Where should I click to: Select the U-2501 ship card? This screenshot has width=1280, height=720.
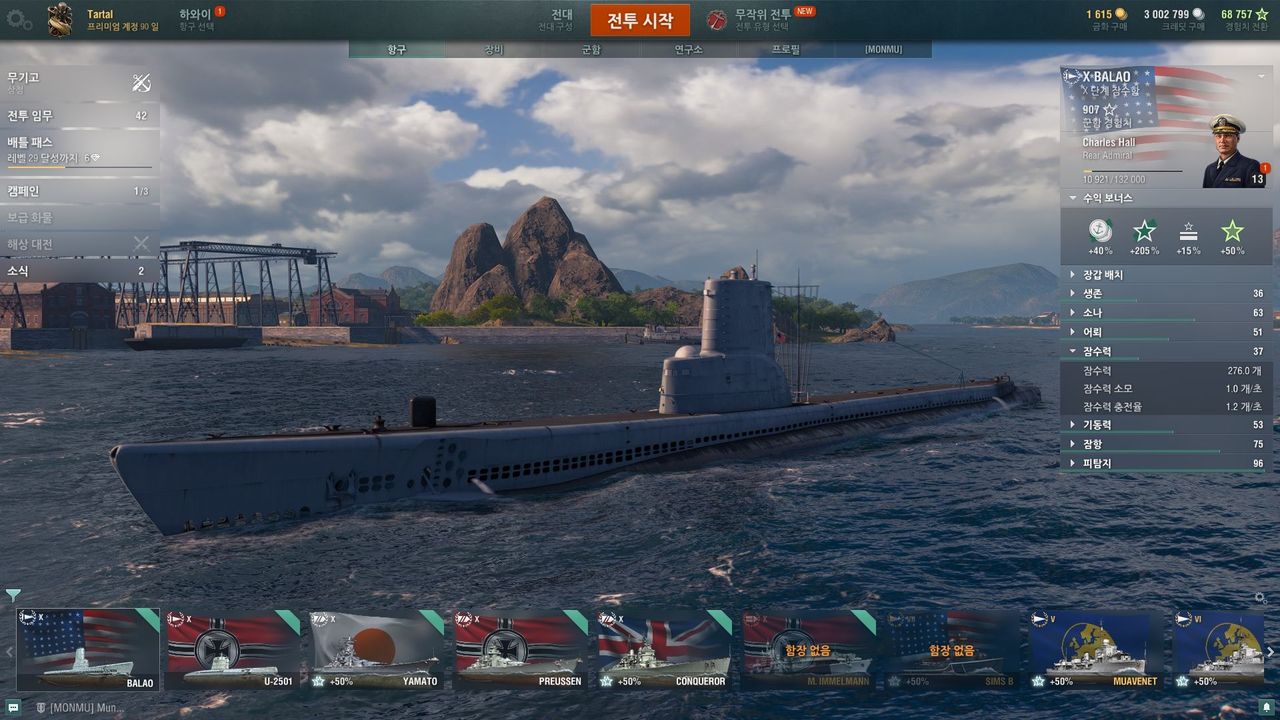[233, 650]
